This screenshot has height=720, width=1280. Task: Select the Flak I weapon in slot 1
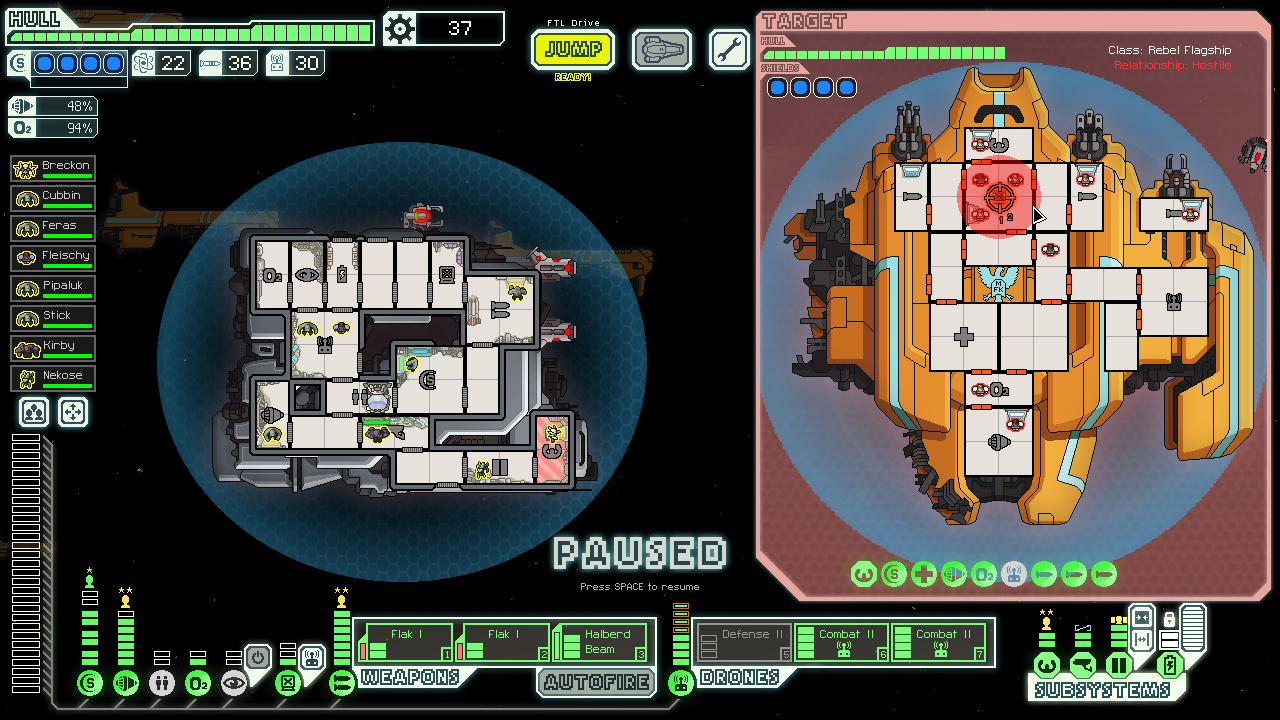[405, 641]
